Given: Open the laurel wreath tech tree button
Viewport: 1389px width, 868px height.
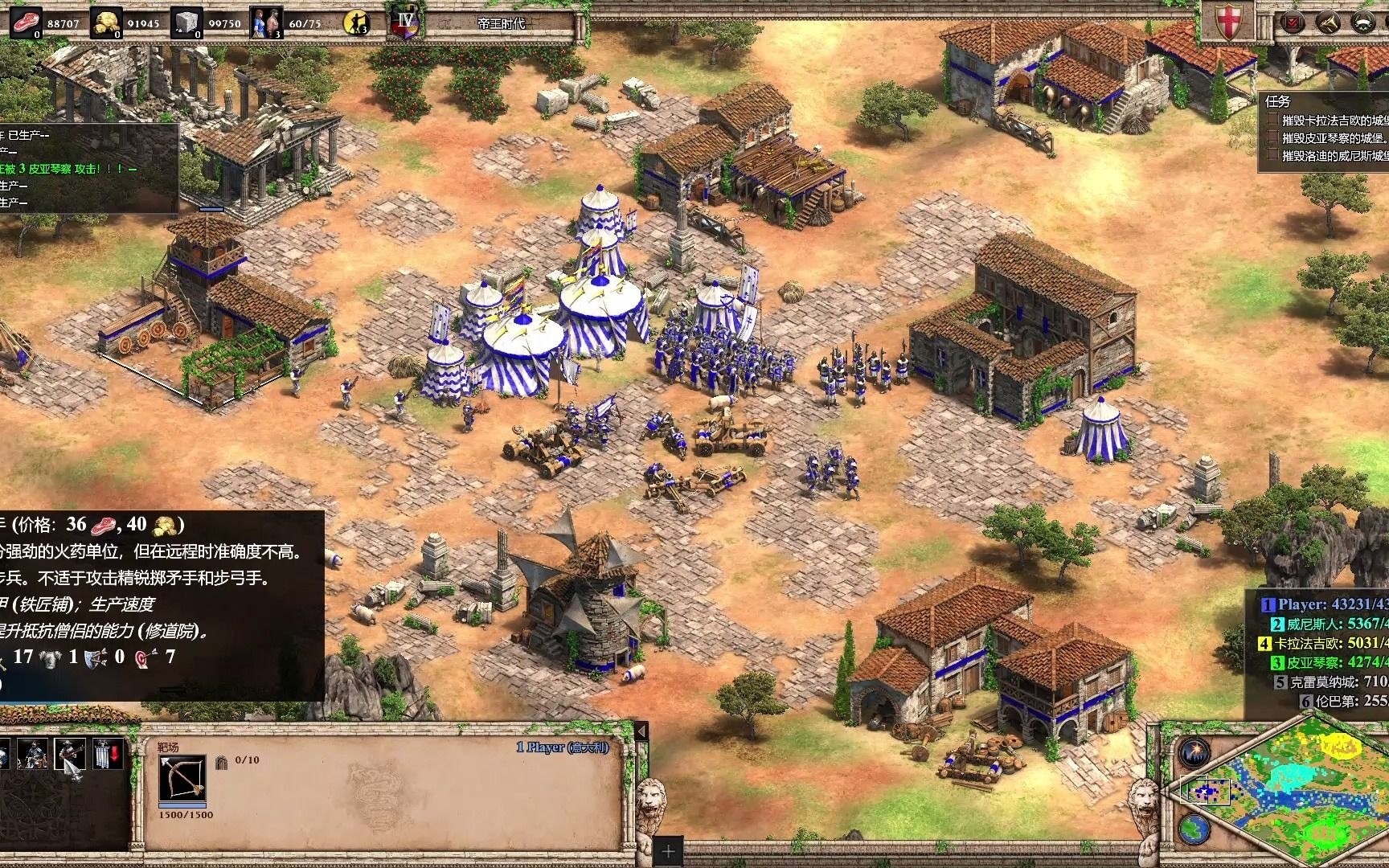Looking at the screenshot, I should coord(1362,22).
